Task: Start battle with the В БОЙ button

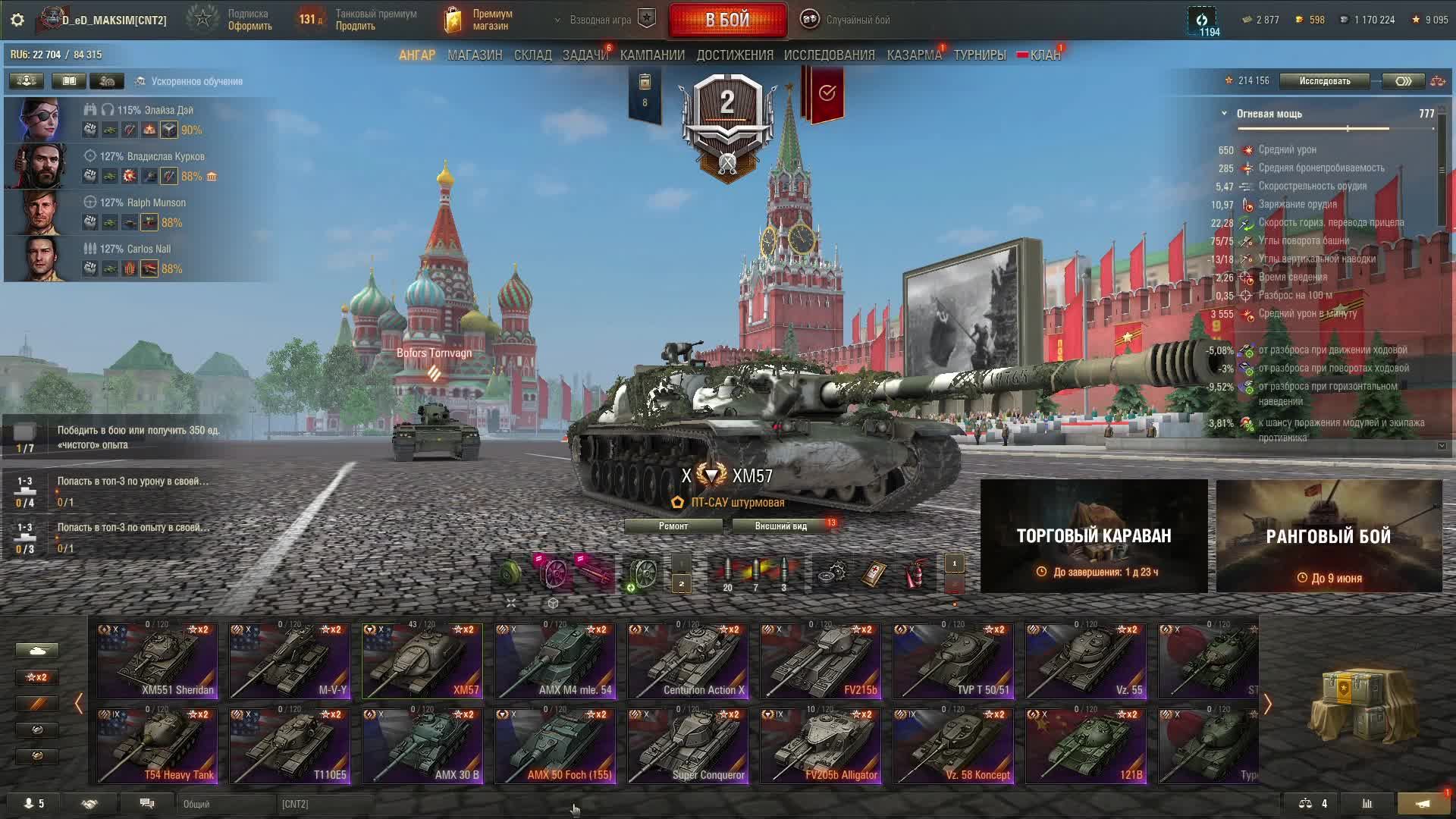Action: 727,20
